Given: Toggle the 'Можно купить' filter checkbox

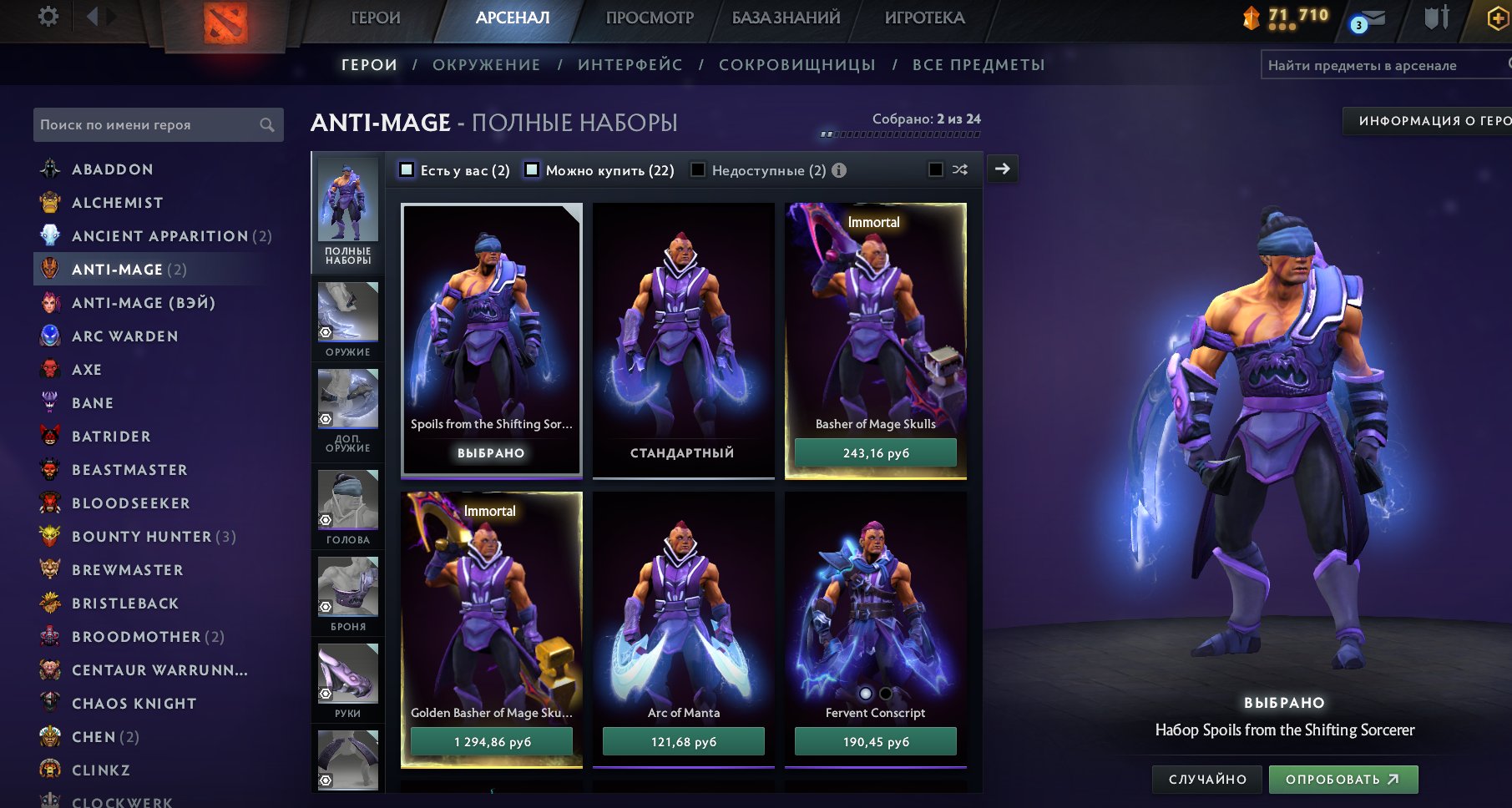Looking at the screenshot, I should [x=532, y=170].
